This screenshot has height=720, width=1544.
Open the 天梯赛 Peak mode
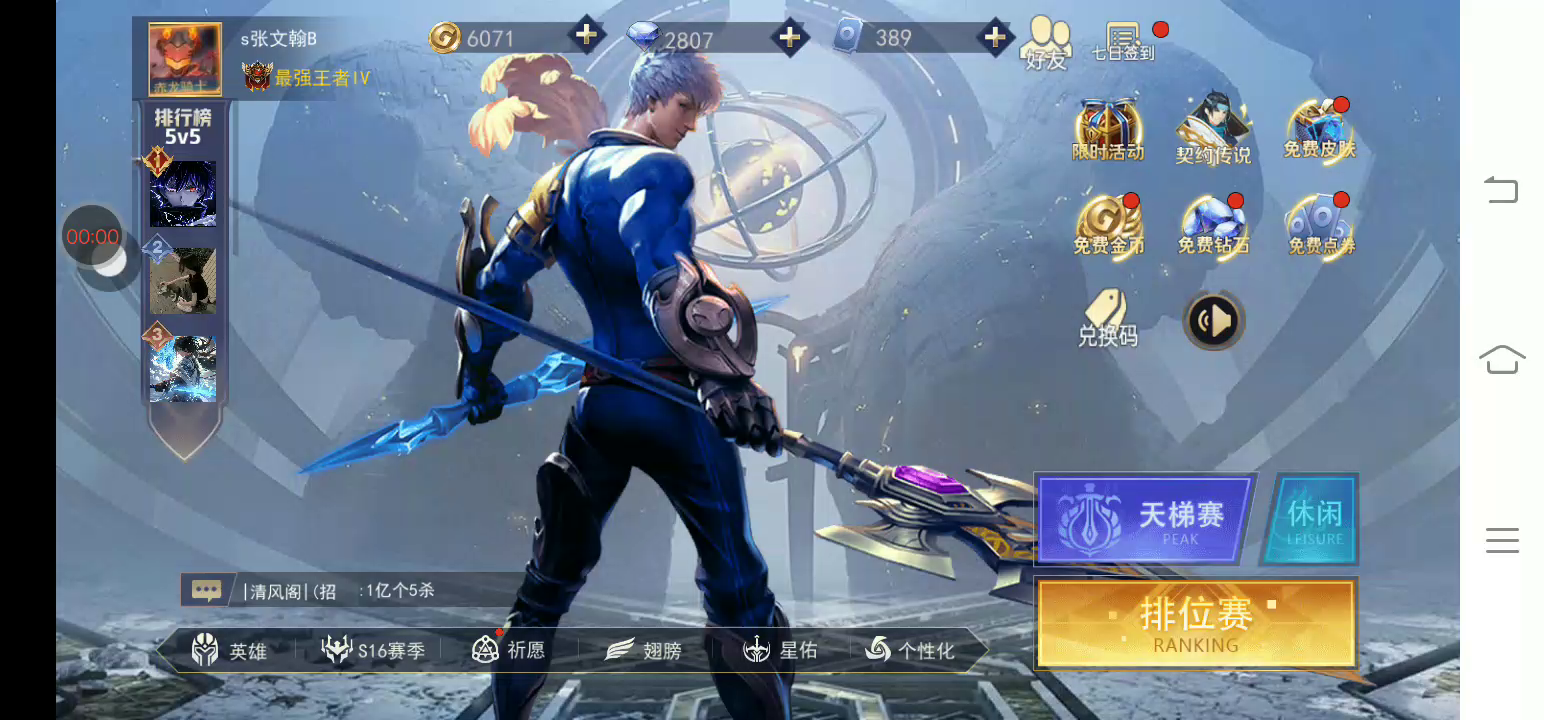[x=1145, y=519]
